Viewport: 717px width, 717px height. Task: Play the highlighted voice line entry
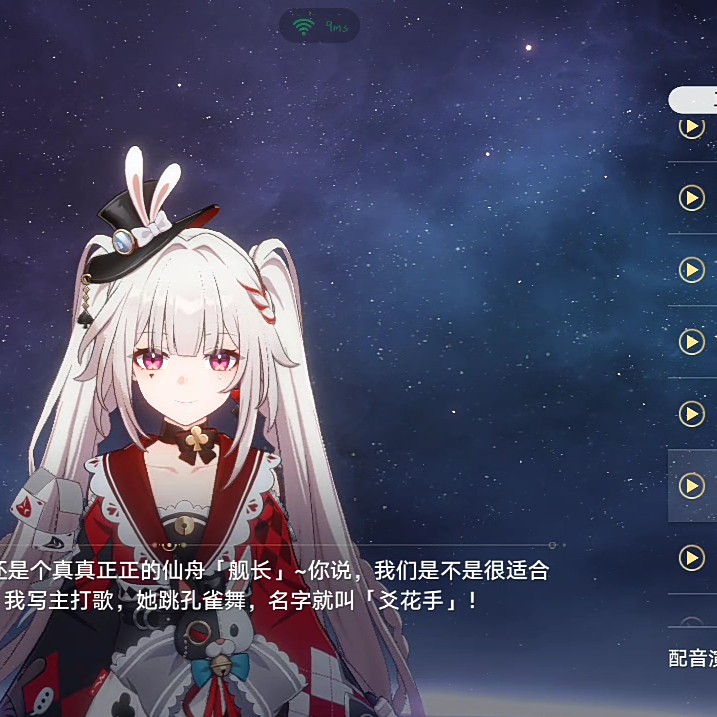(x=691, y=486)
